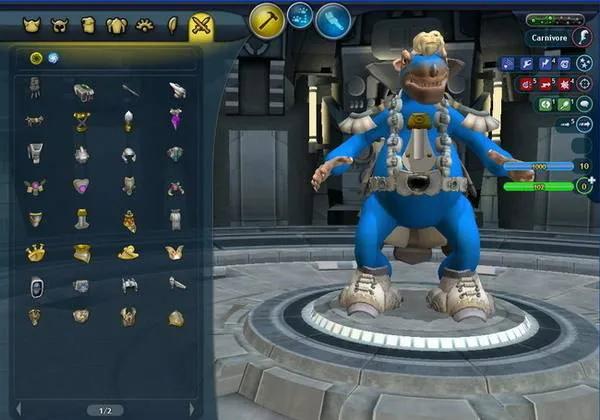This screenshot has width=600, height=420.
Task: Go to next parts page arrow
Action: click(x=193, y=409)
